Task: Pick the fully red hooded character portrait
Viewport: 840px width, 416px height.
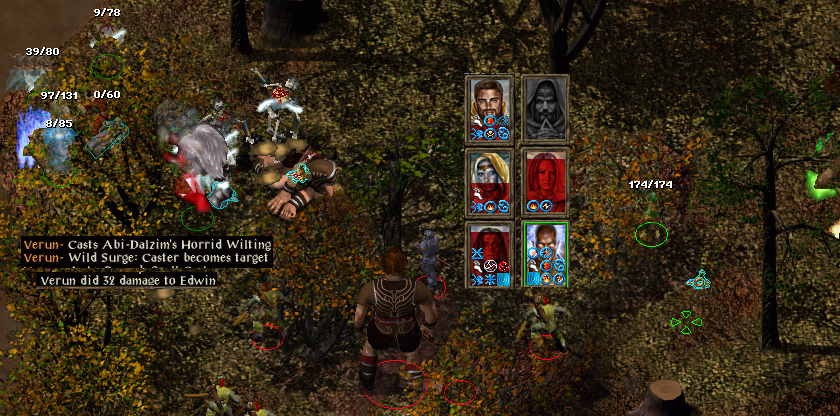Action: [x=490, y=248]
